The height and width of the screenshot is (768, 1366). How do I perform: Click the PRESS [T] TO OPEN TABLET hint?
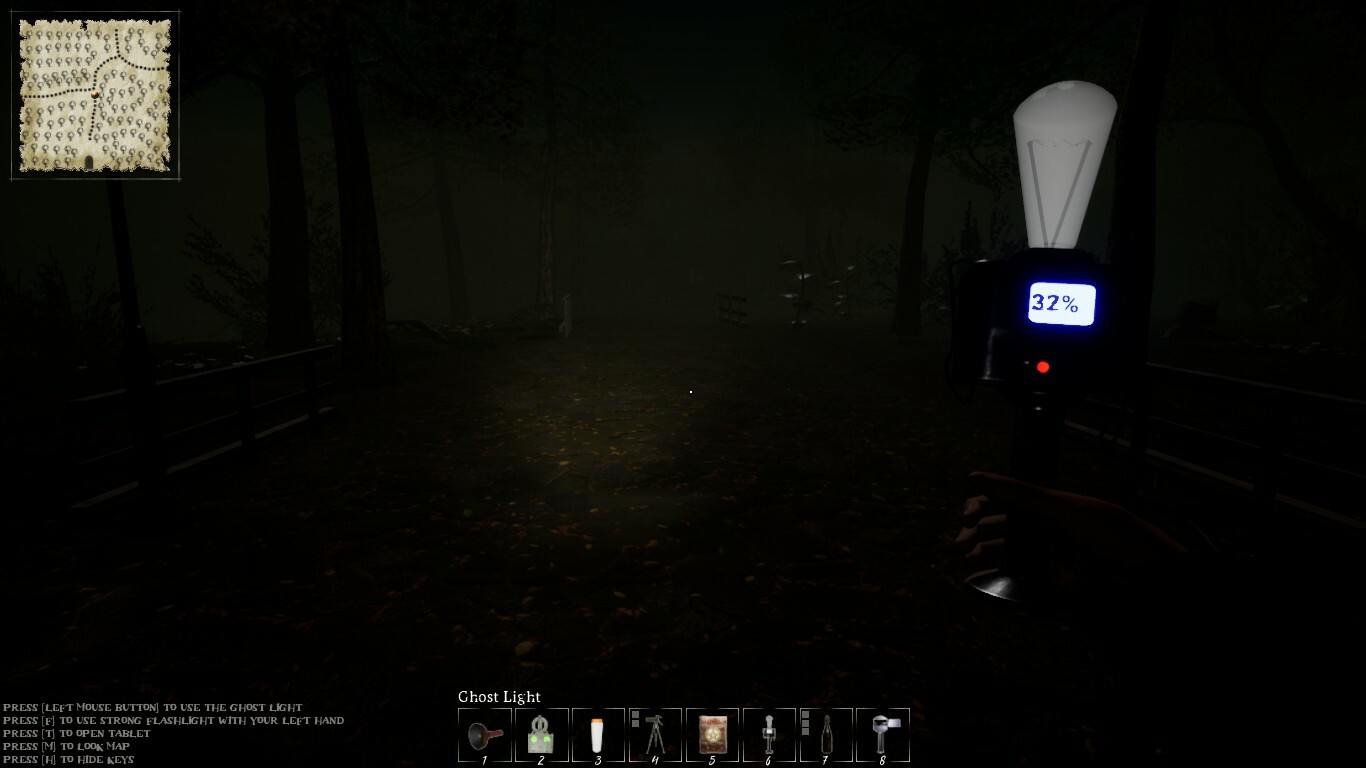click(74, 733)
